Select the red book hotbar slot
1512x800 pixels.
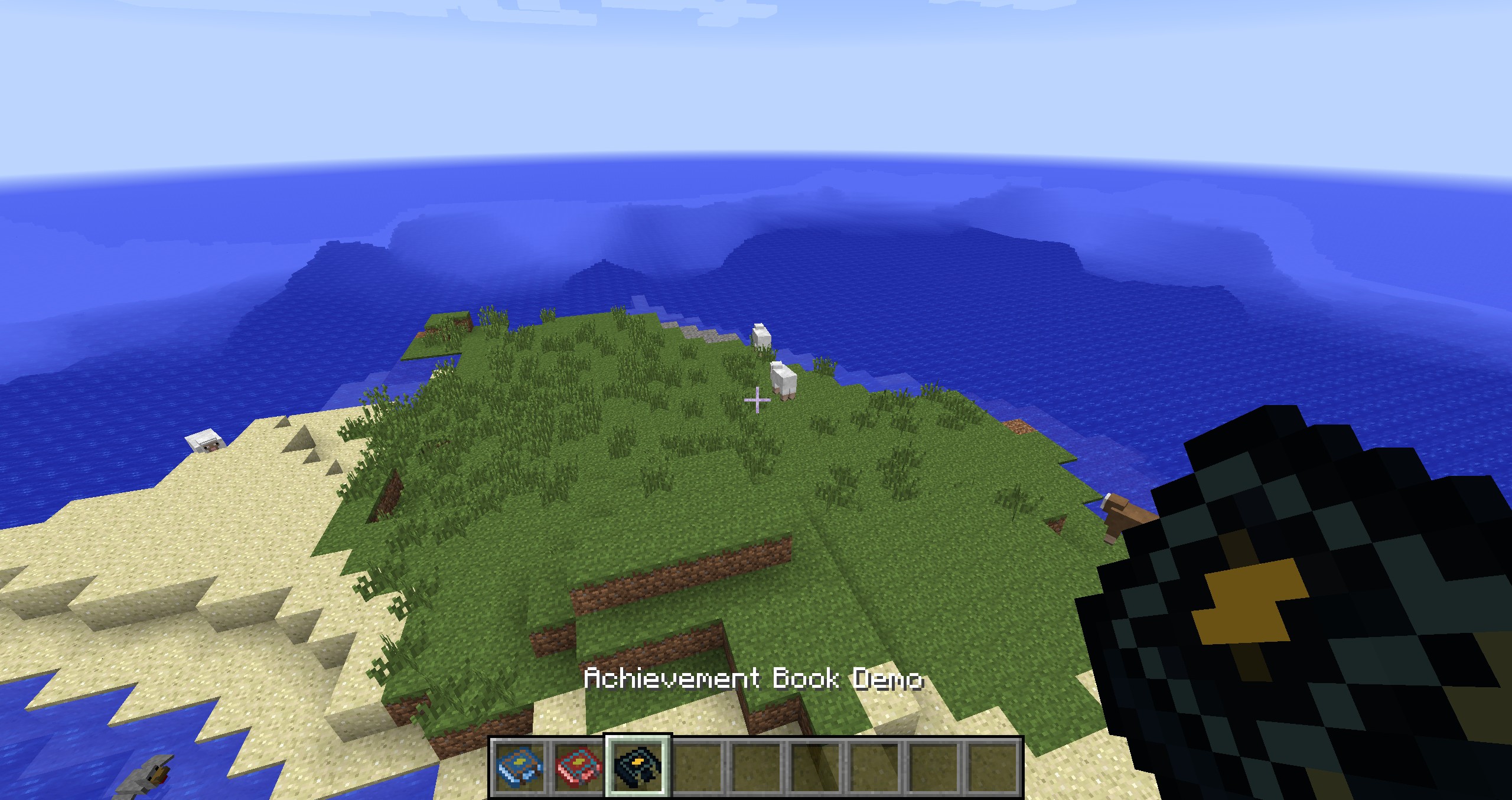[579, 766]
